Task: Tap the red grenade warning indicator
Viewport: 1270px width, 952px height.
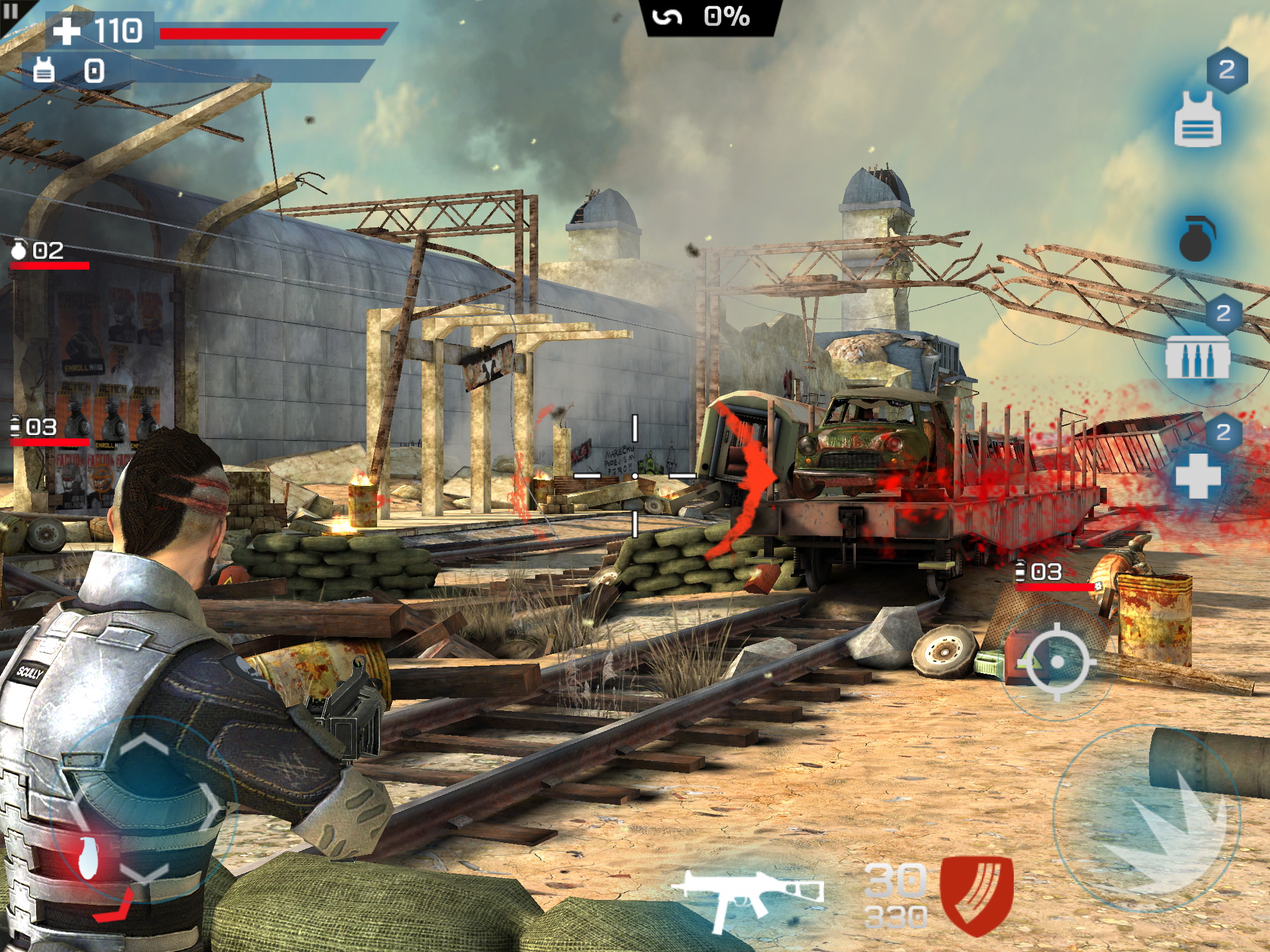Action: [x=89, y=858]
